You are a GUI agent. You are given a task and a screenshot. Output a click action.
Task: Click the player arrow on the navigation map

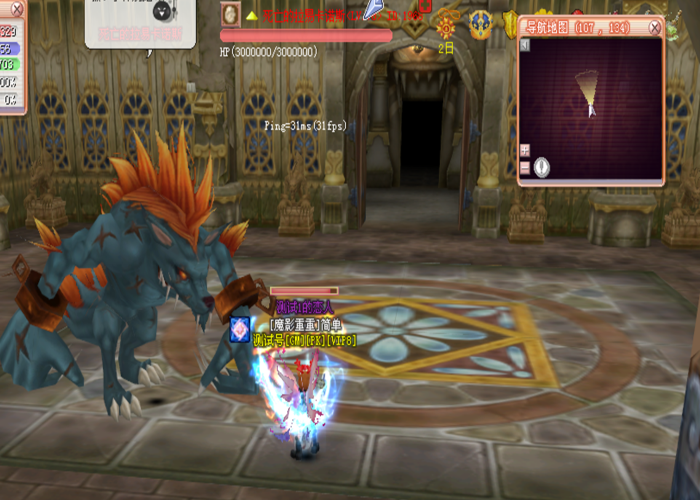click(x=592, y=109)
